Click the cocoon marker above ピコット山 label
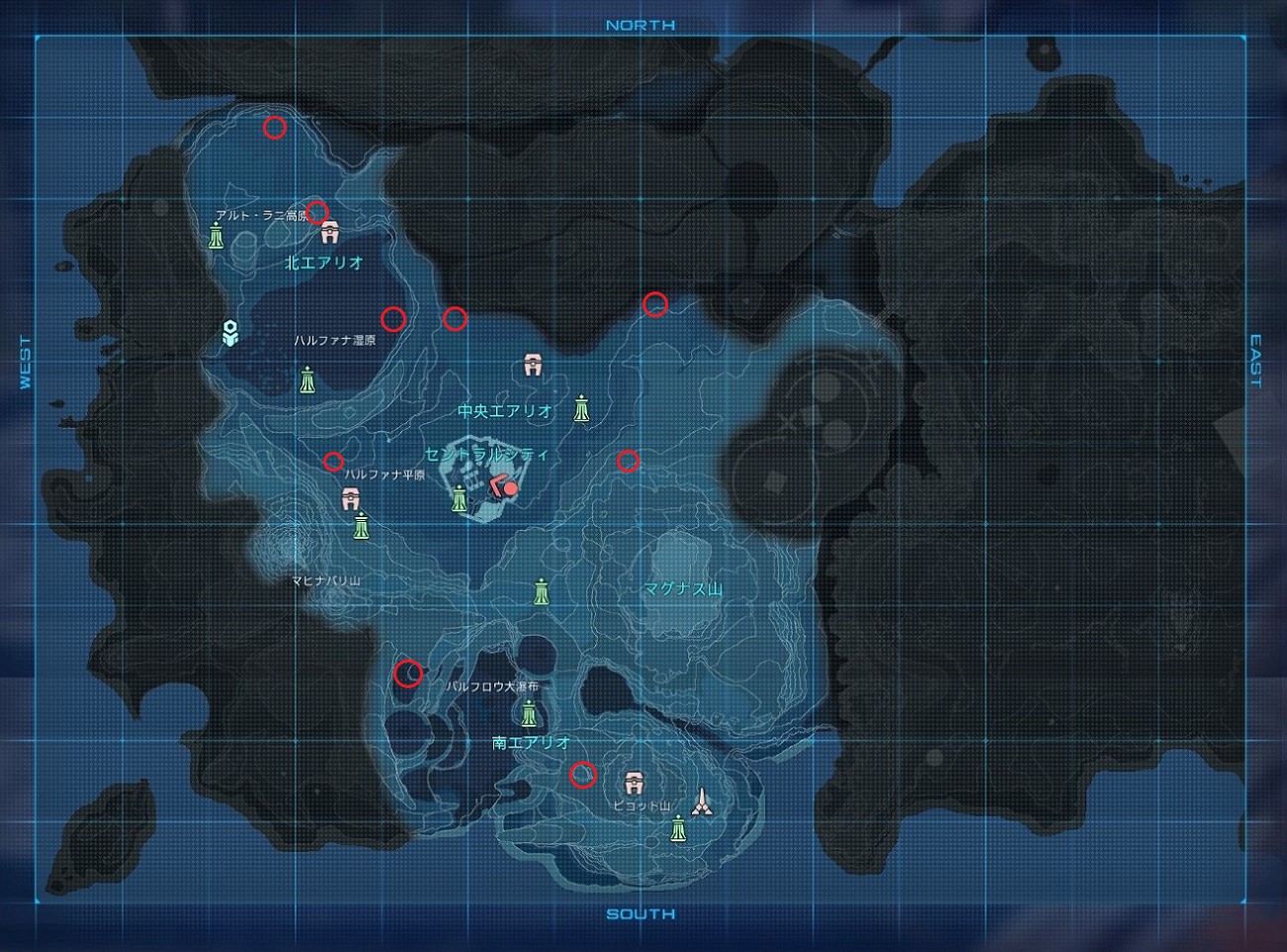The height and width of the screenshot is (952, 1287). click(634, 784)
